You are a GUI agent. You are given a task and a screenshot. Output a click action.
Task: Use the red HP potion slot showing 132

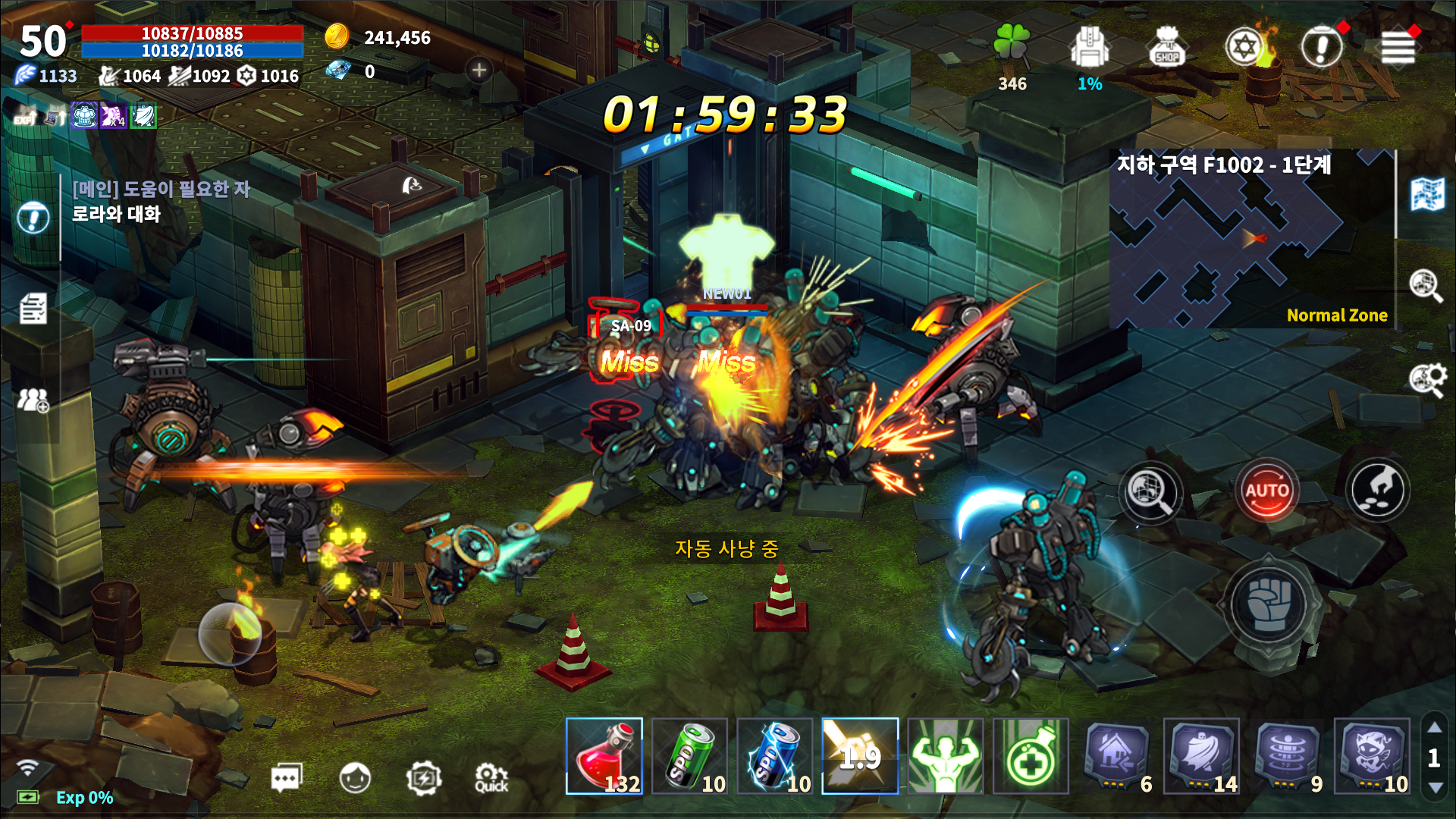pyautogui.click(x=603, y=757)
